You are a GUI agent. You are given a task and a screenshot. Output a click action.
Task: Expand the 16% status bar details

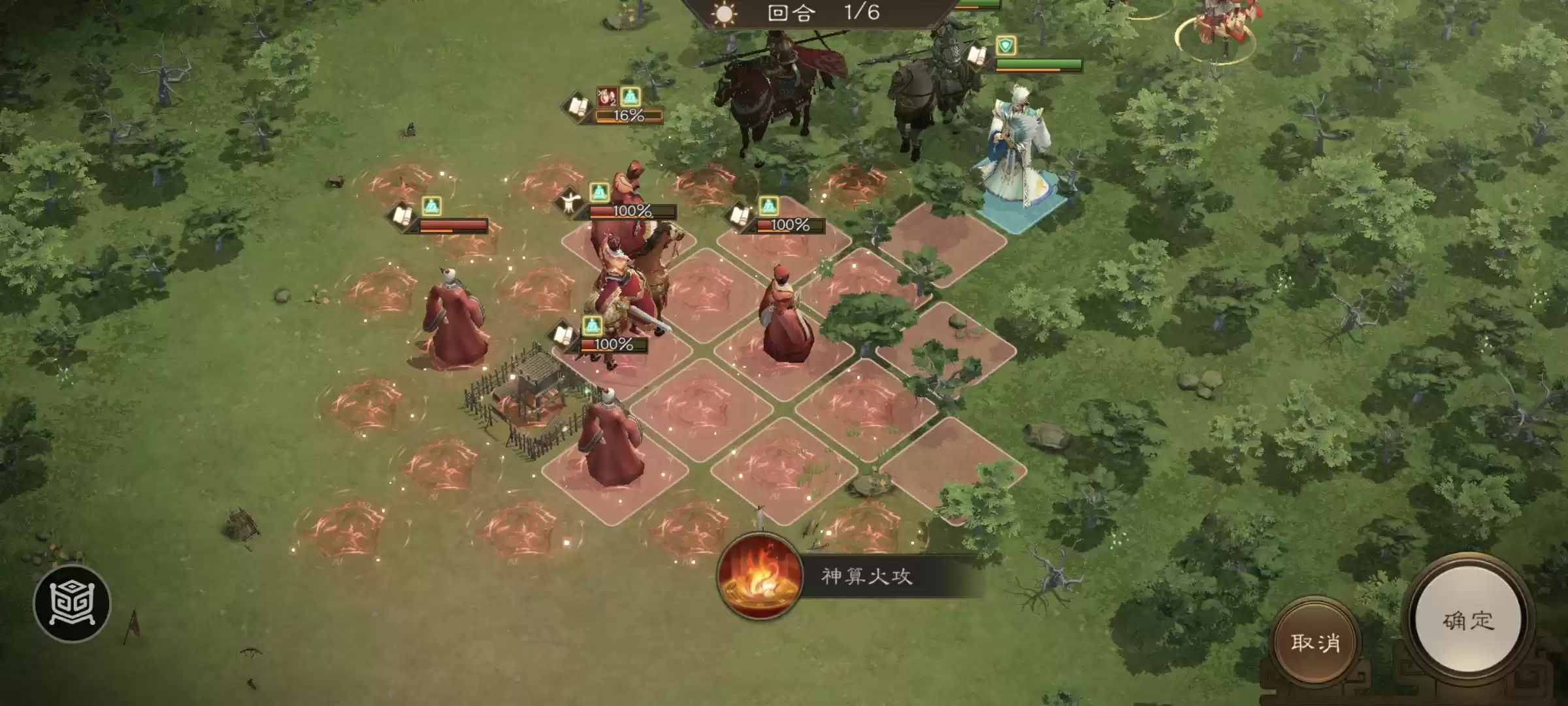[628, 116]
